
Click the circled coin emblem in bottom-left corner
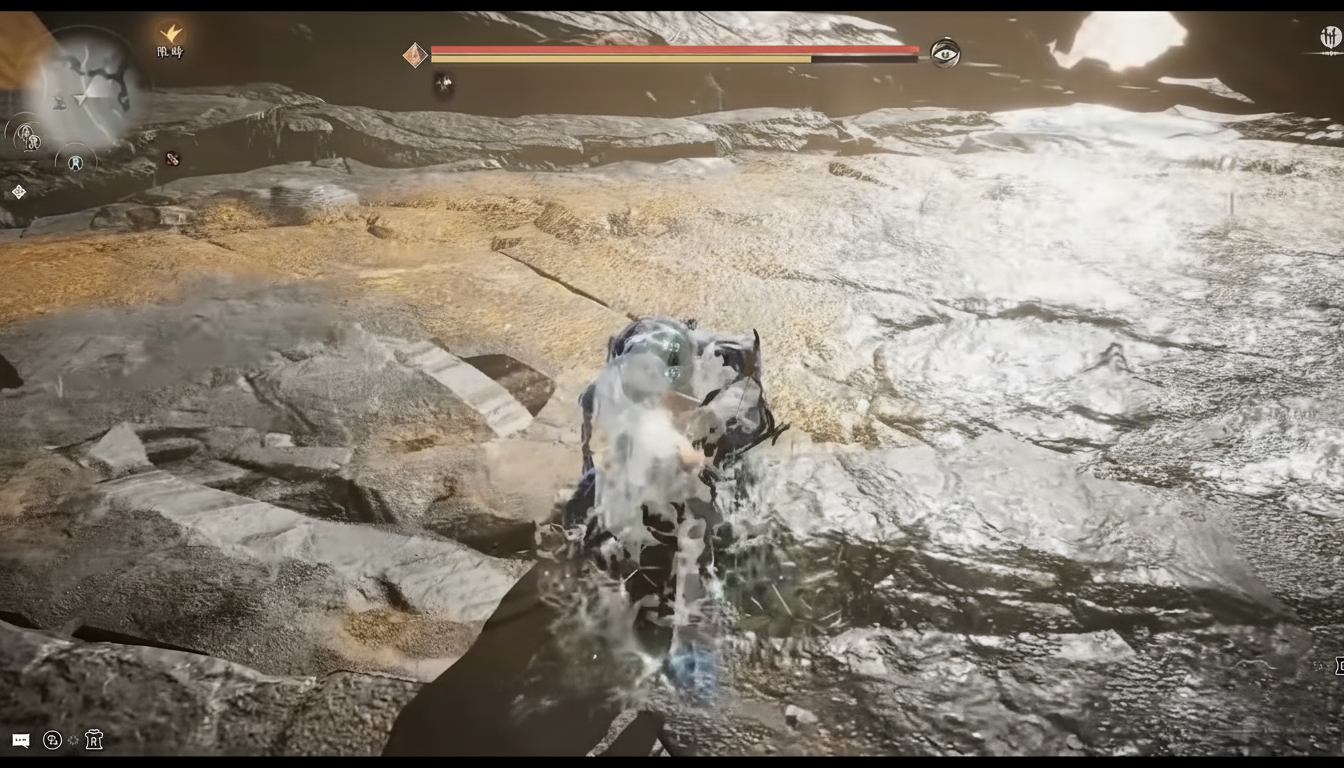pos(53,740)
